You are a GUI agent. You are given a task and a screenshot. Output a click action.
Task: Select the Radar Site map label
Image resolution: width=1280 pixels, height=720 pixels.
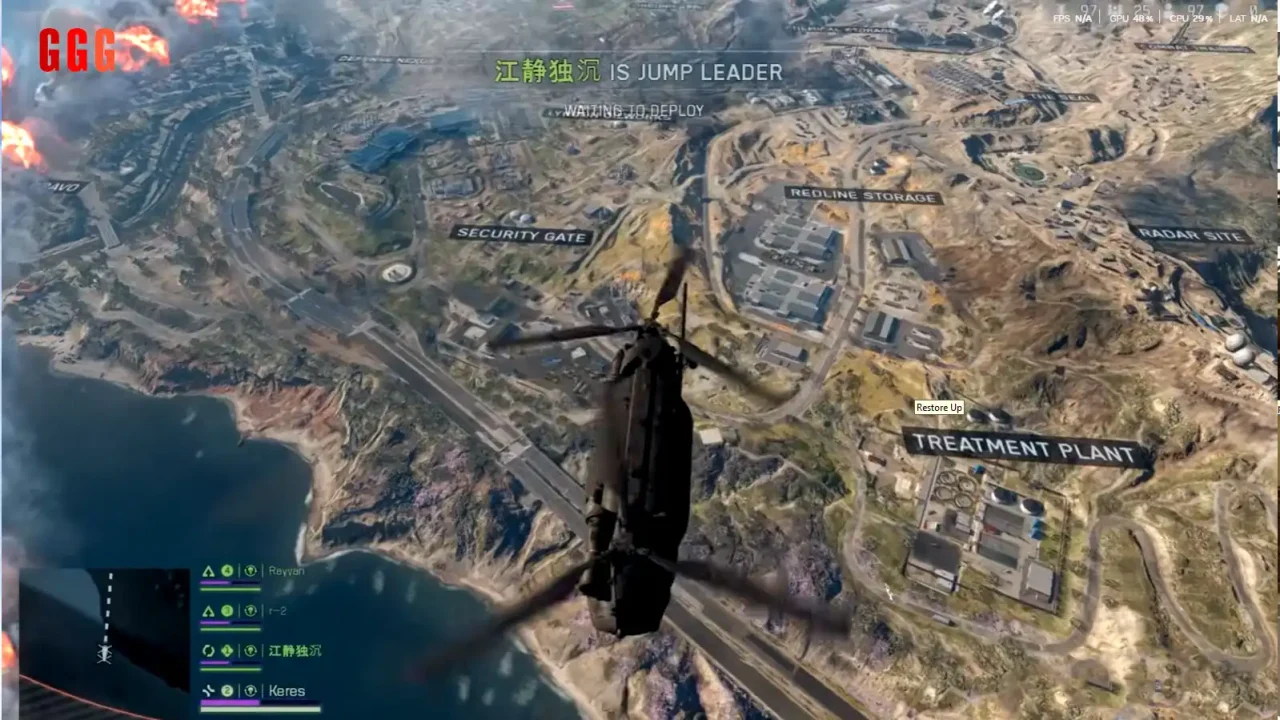tap(1192, 234)
